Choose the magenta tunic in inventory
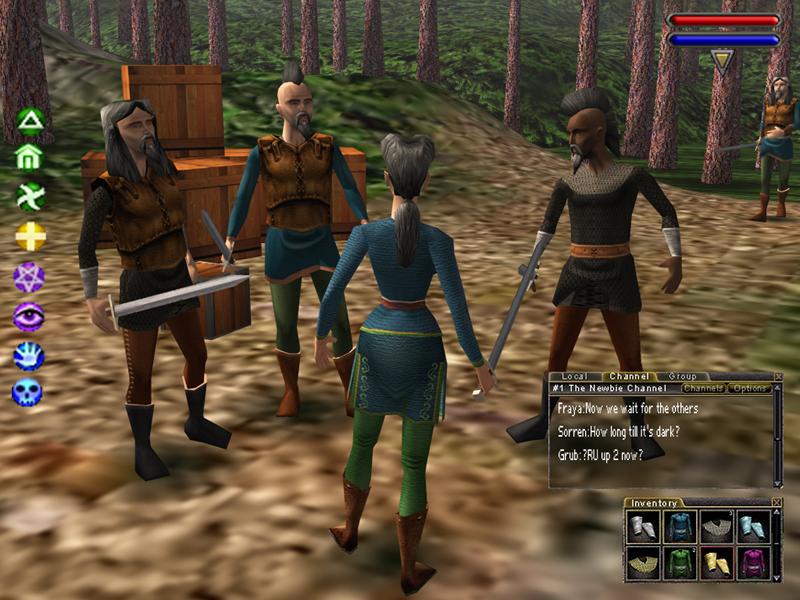The image size is (800, 600). [753, 563]
